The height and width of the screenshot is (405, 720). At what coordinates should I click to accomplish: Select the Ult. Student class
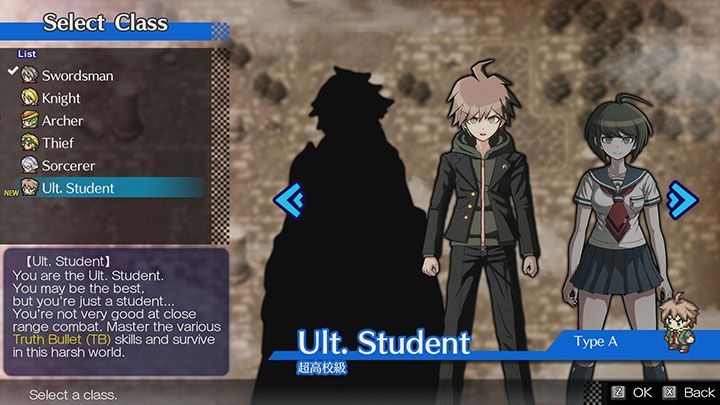(78, 188)
